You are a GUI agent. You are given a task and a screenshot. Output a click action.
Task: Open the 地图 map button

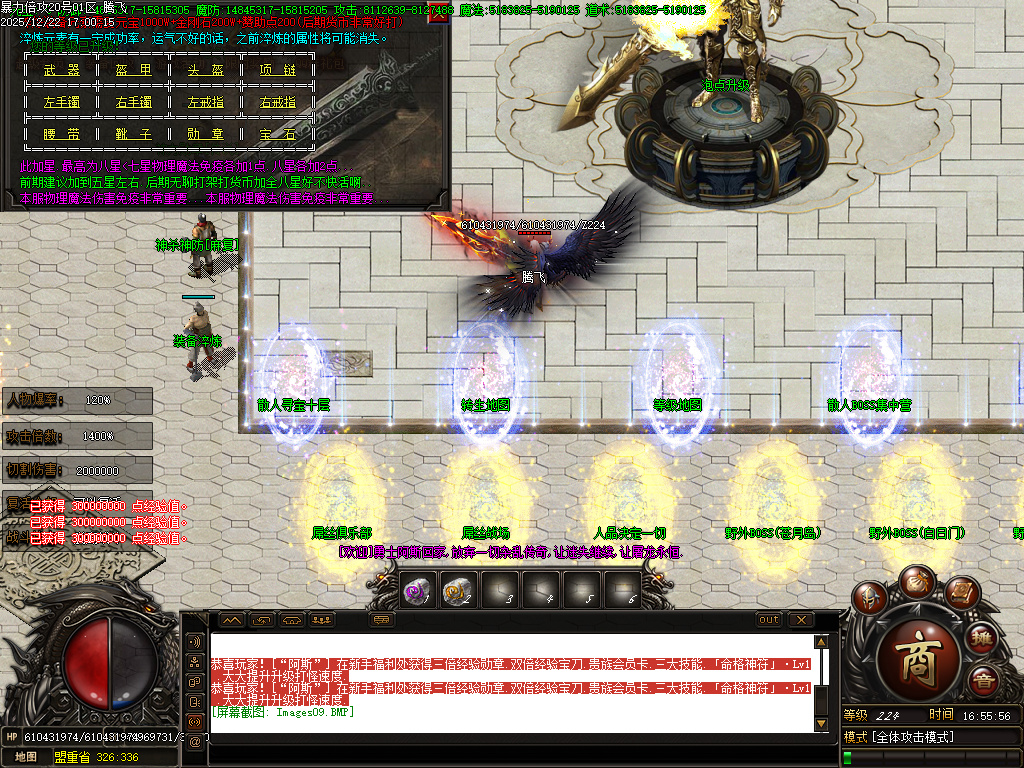point(26,757)
